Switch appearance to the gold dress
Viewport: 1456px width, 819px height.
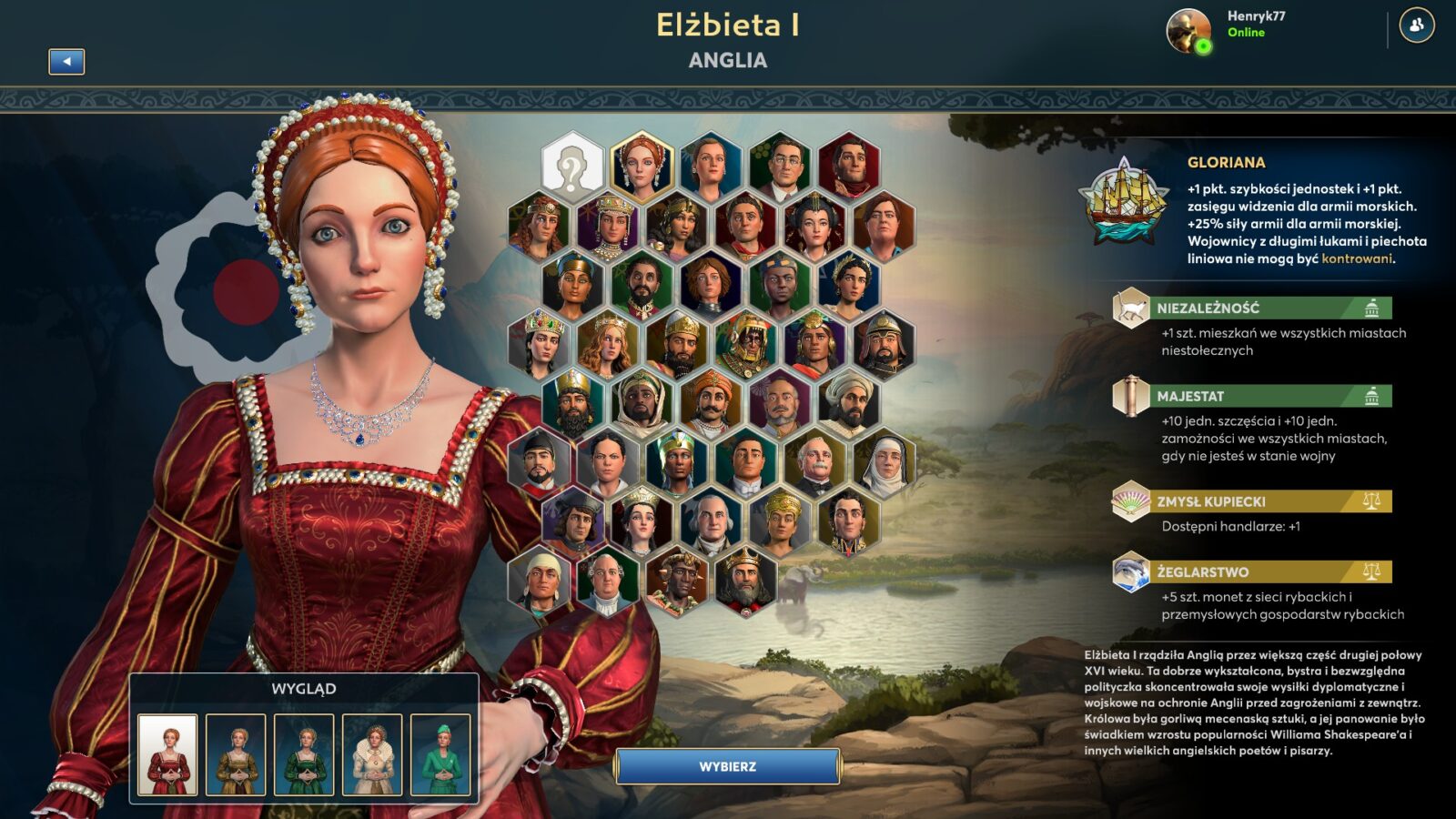(x=236, y=754)
